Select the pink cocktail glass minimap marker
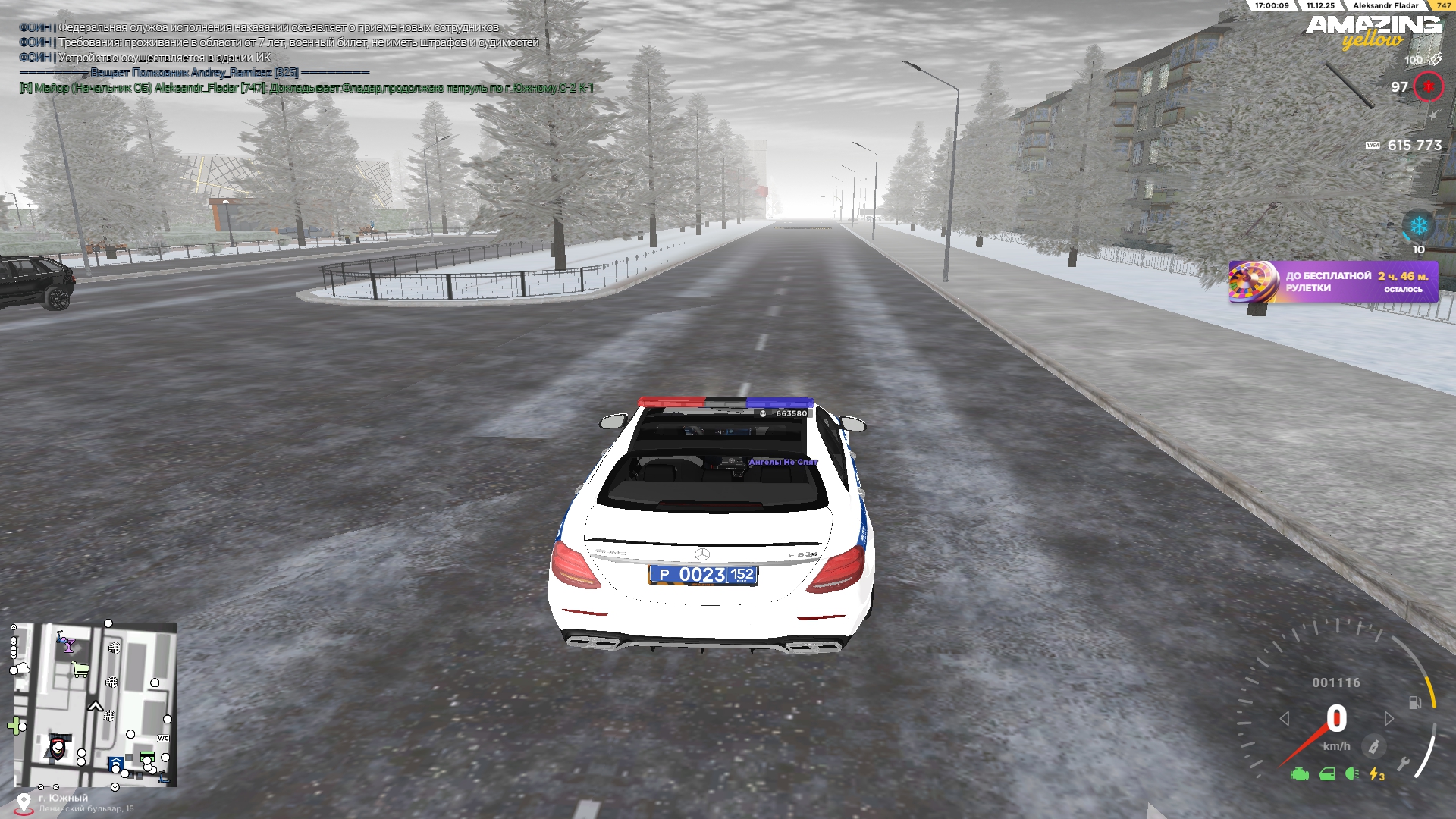Viewport: 1456px width, 819px height. point(67,645)
